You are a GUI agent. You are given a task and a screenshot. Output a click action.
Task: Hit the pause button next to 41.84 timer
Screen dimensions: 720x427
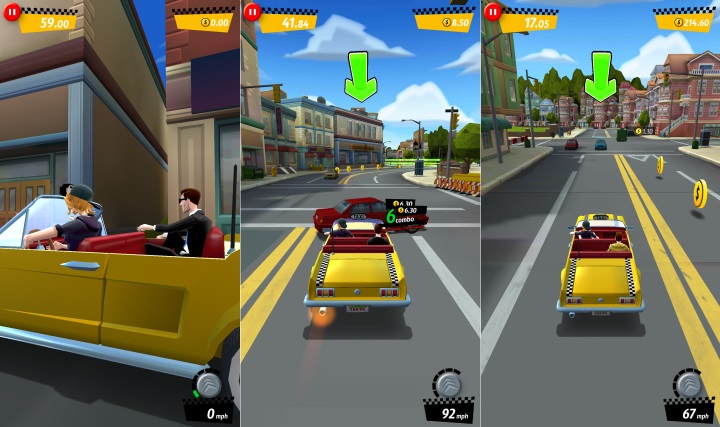click(252, 12)
